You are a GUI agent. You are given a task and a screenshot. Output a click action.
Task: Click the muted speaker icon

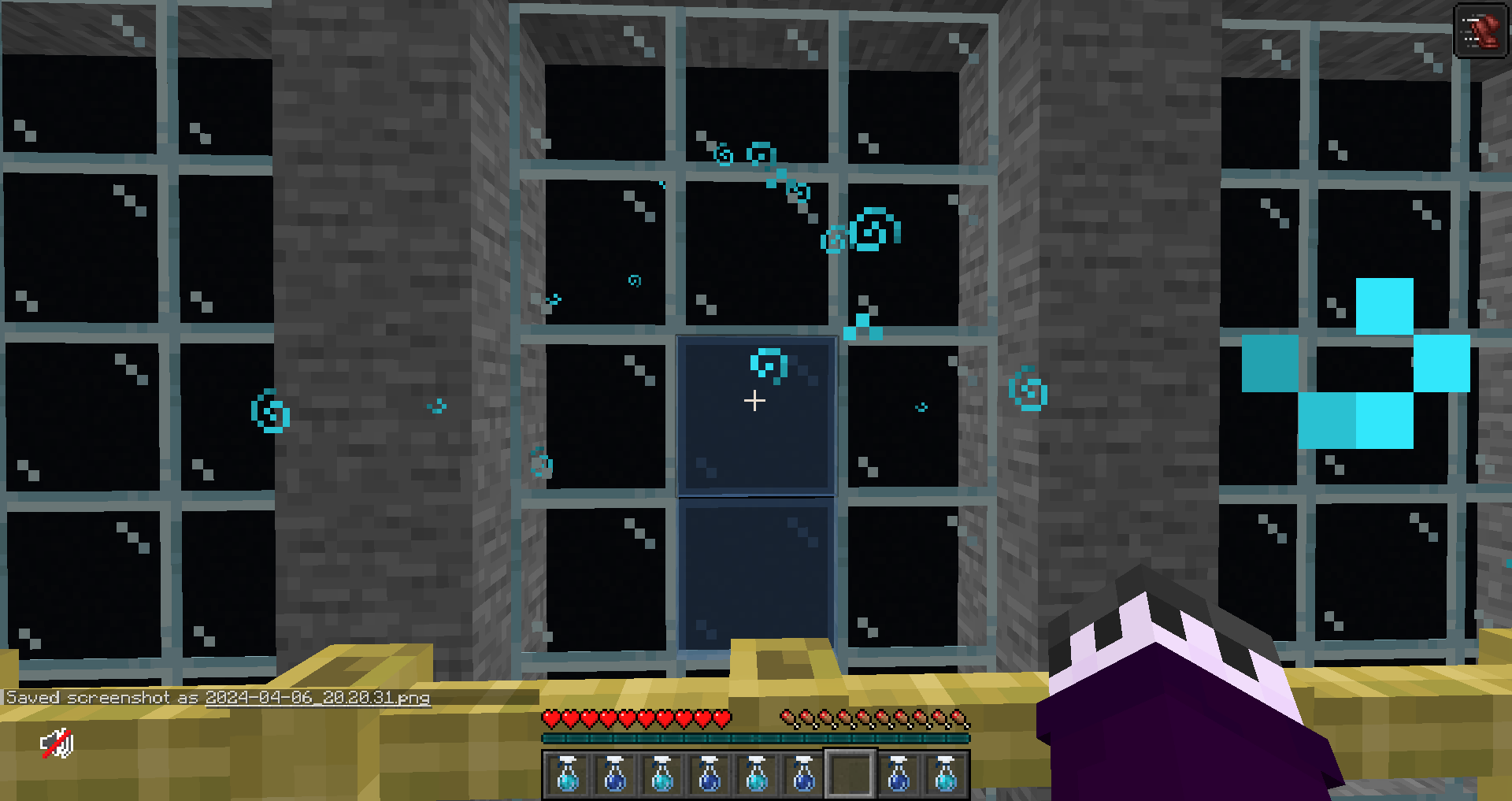tap(57, 741)
